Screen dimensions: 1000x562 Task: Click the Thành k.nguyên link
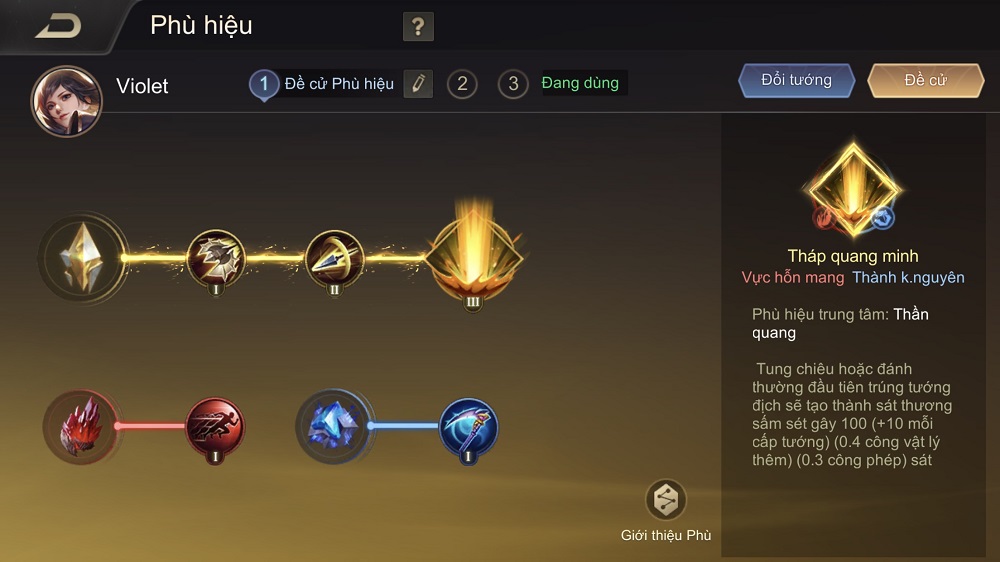click(x=908, y=277)
